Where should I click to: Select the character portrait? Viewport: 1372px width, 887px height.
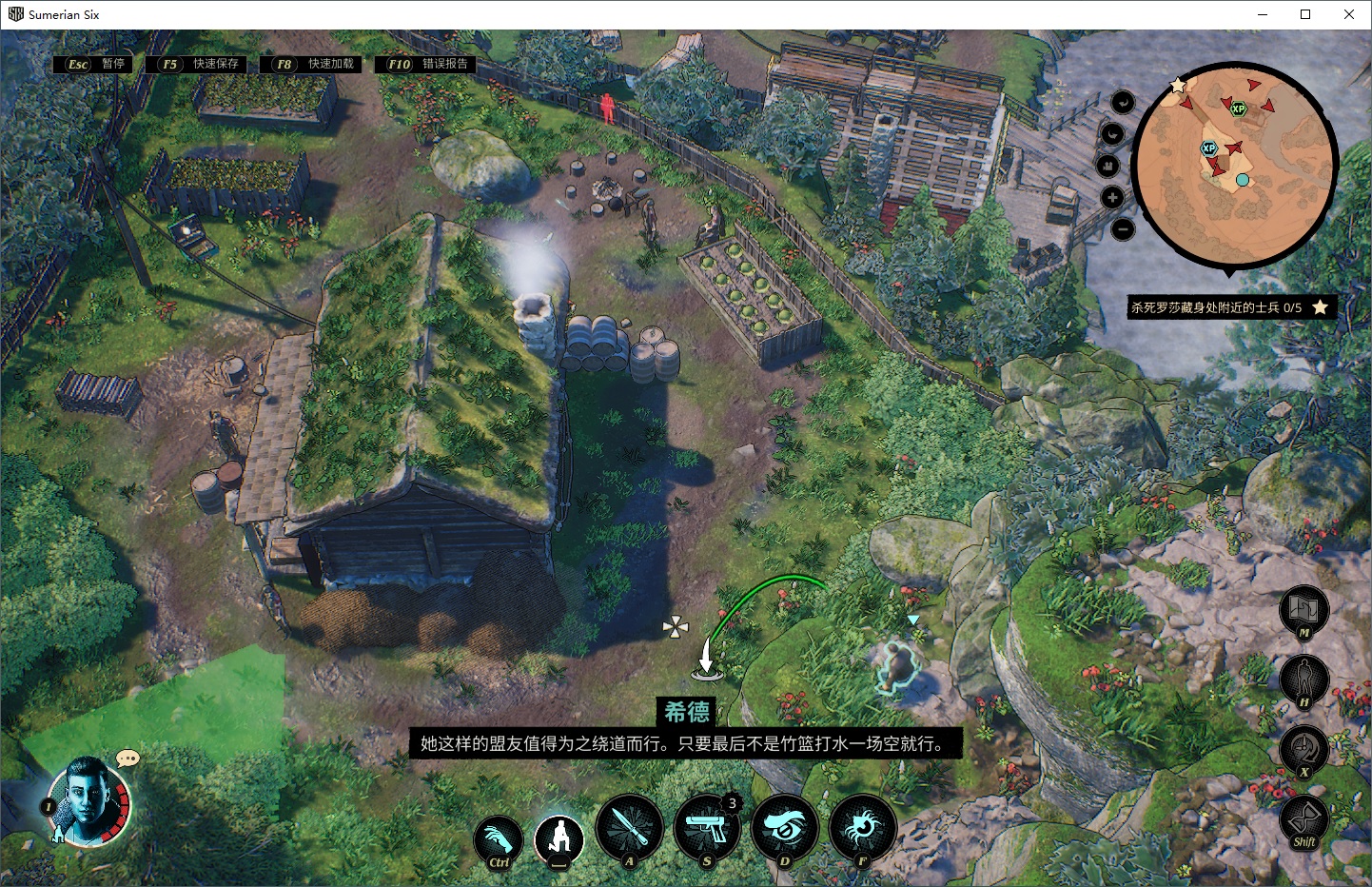click(88, 800)
